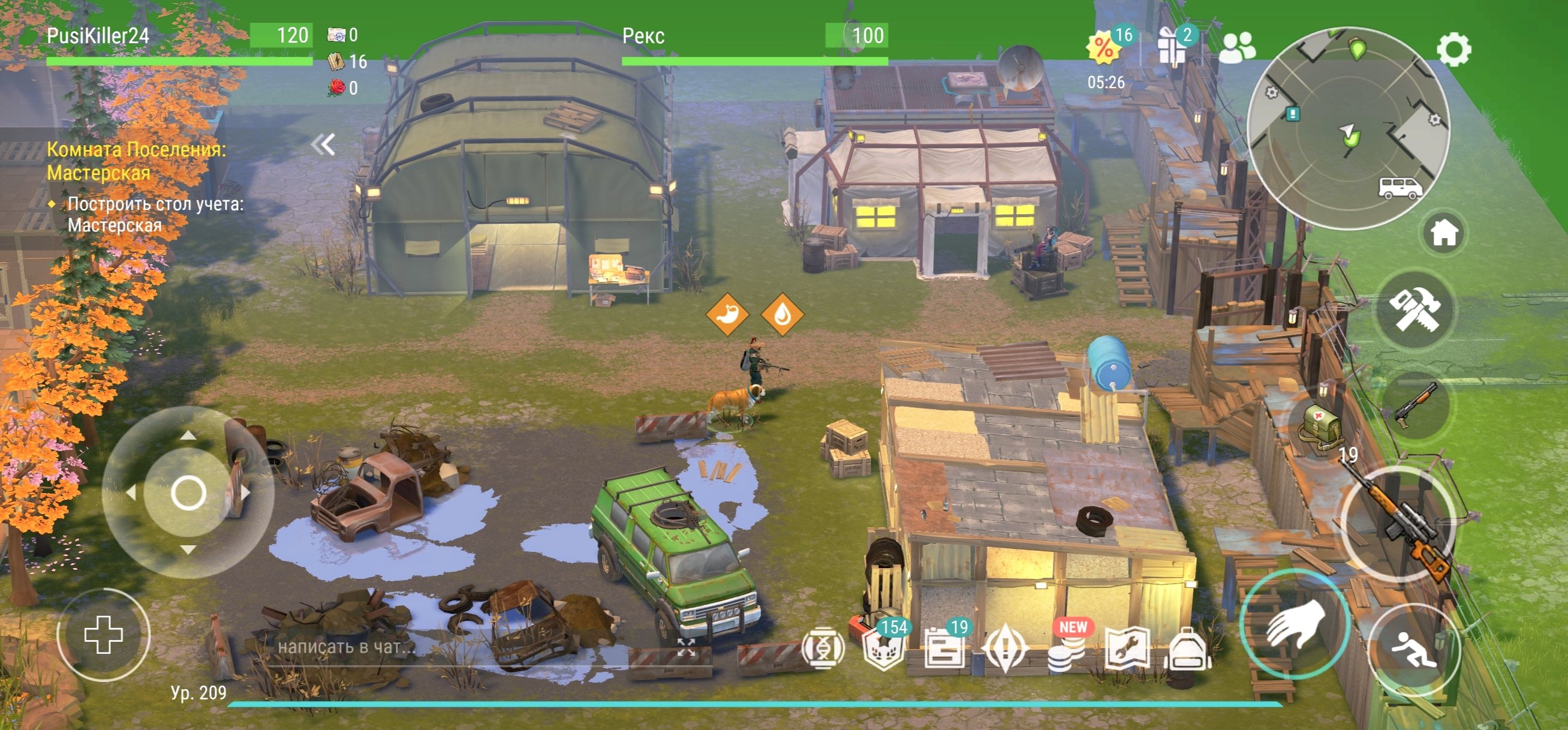Open the percent discount offers icon
Screen dimensions: 1568x730
1103,47
